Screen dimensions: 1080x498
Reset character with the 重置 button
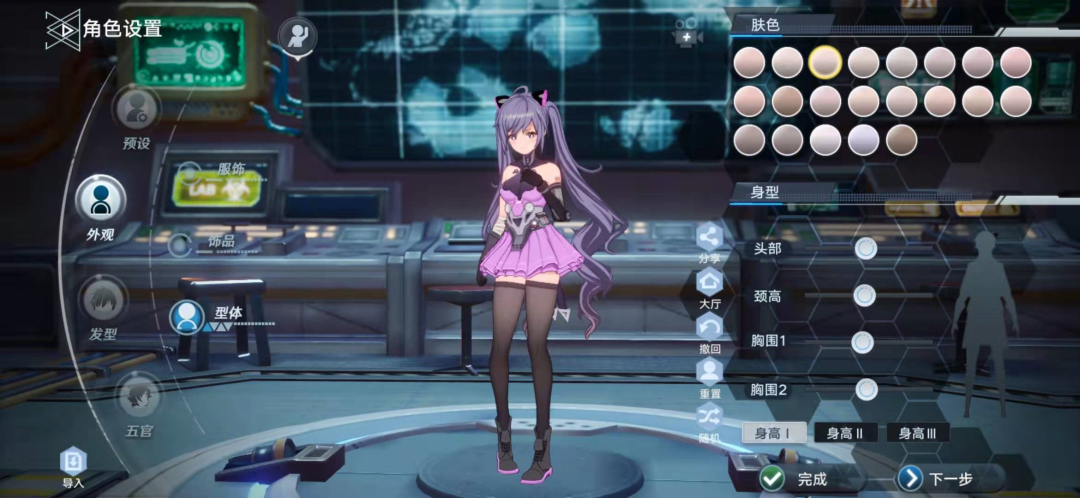point(709,374)
